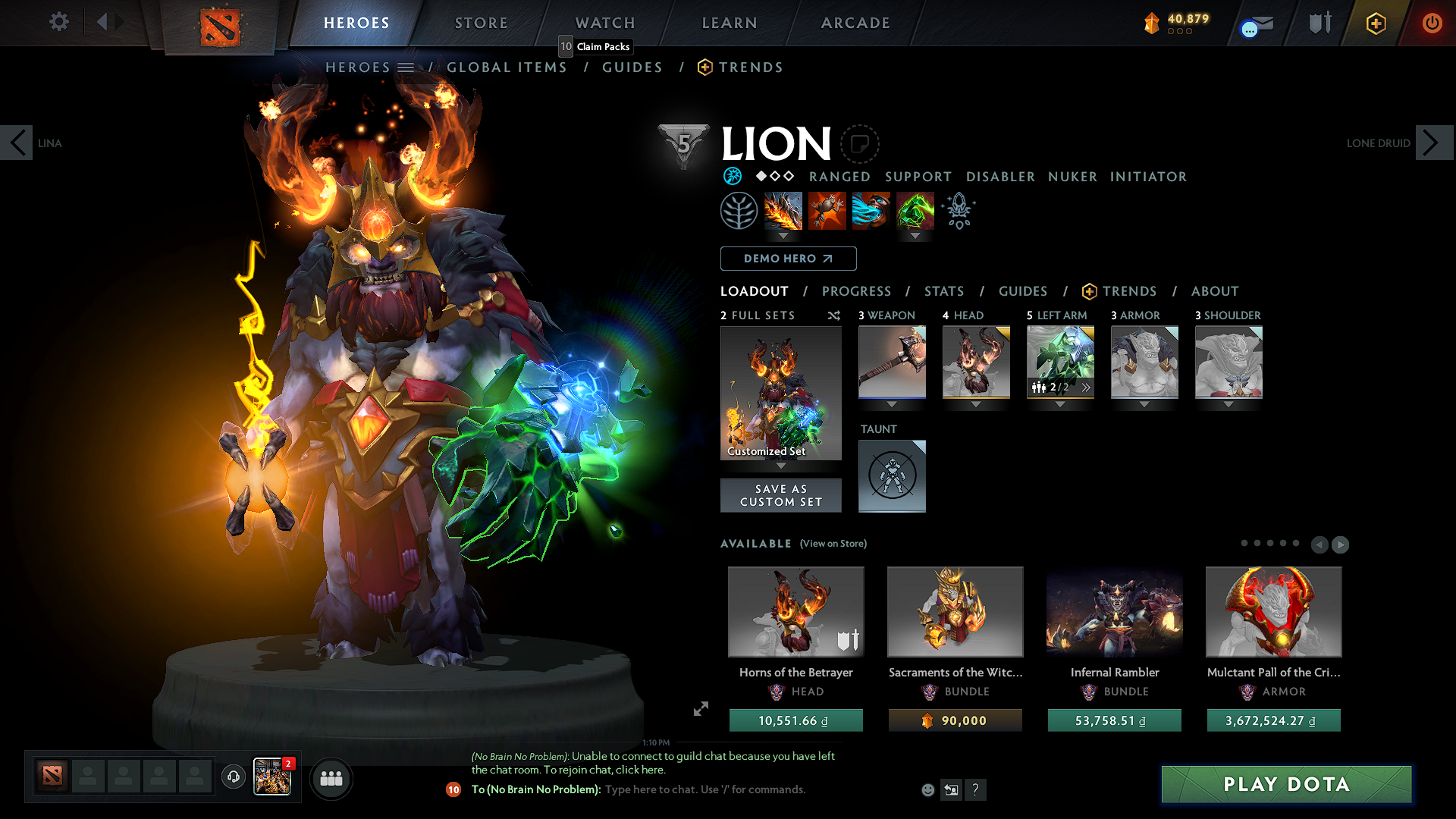Launch Demo Hero mode
The image size is (1456, 819).
(x=788, y=259)
